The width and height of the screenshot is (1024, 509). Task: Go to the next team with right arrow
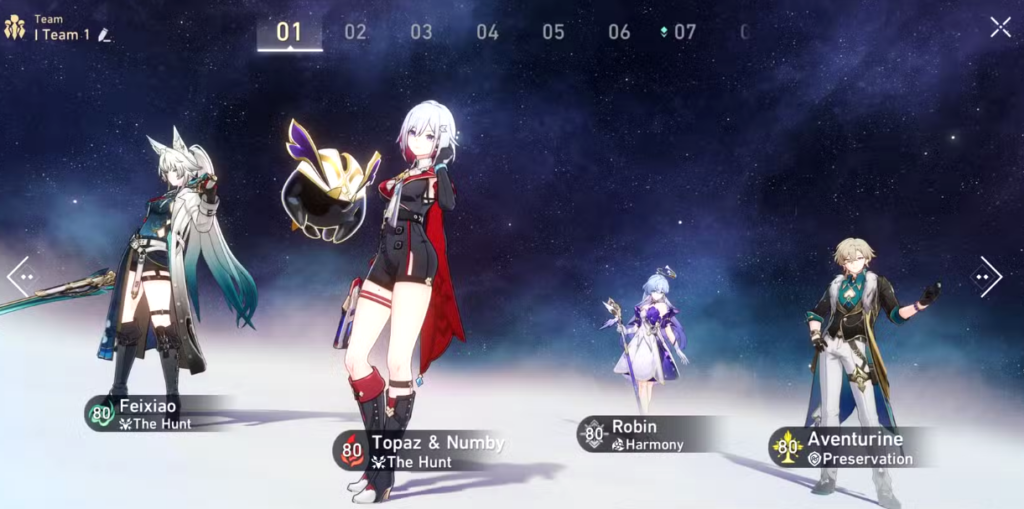987,277
